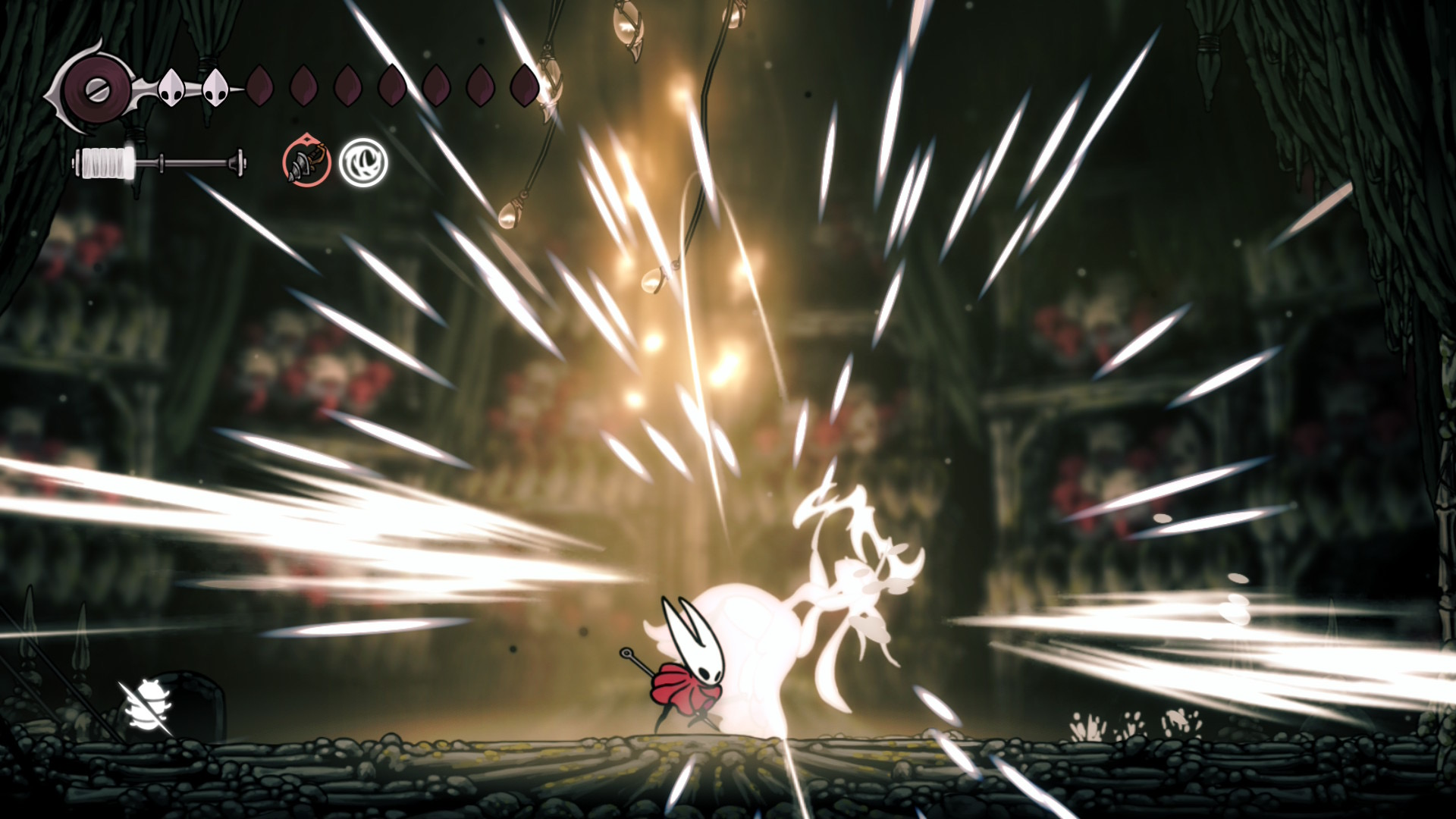This screenshot has height=819, width=1456.
Task: Select the drill tool icon with red ring
Action: coord(306,162)
